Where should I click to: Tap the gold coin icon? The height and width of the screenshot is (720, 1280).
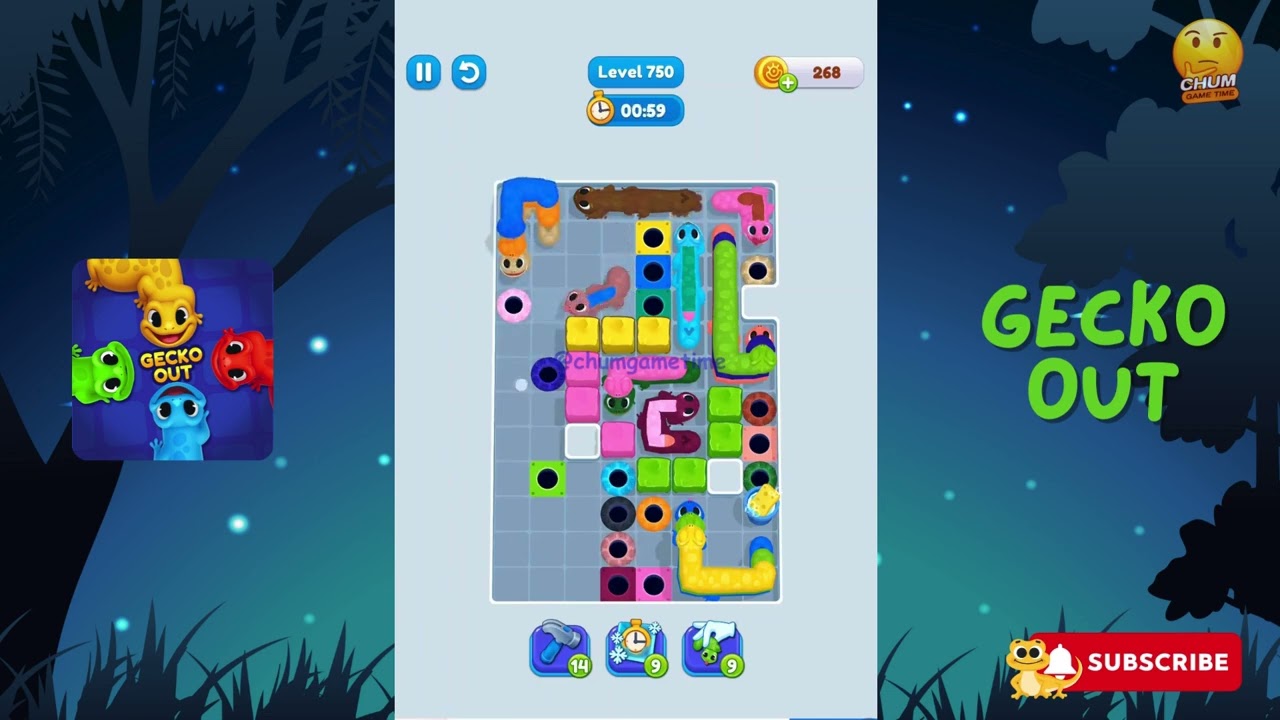770,71
